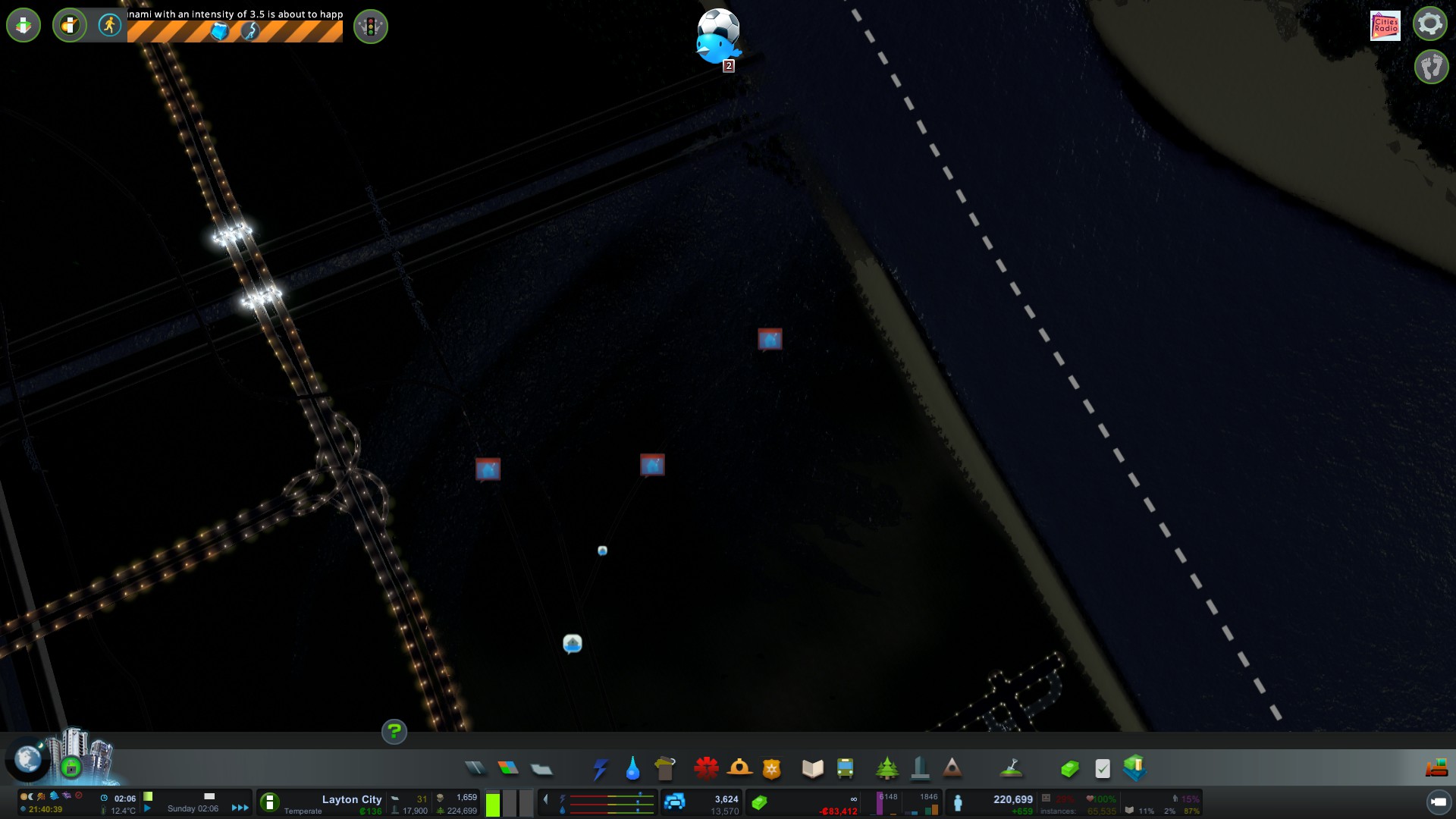Open Cities Radio panel

click(x=1385, y=25)
